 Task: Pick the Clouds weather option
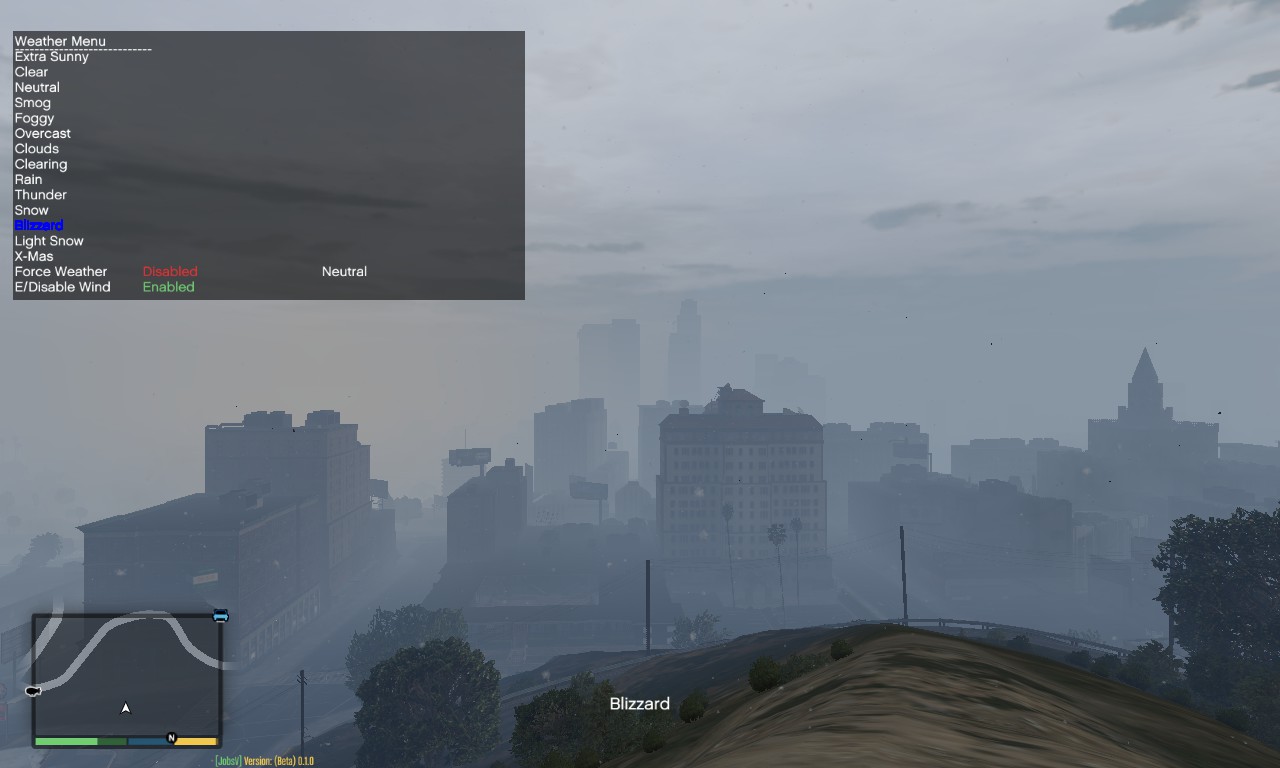click(x=37, y=148)
